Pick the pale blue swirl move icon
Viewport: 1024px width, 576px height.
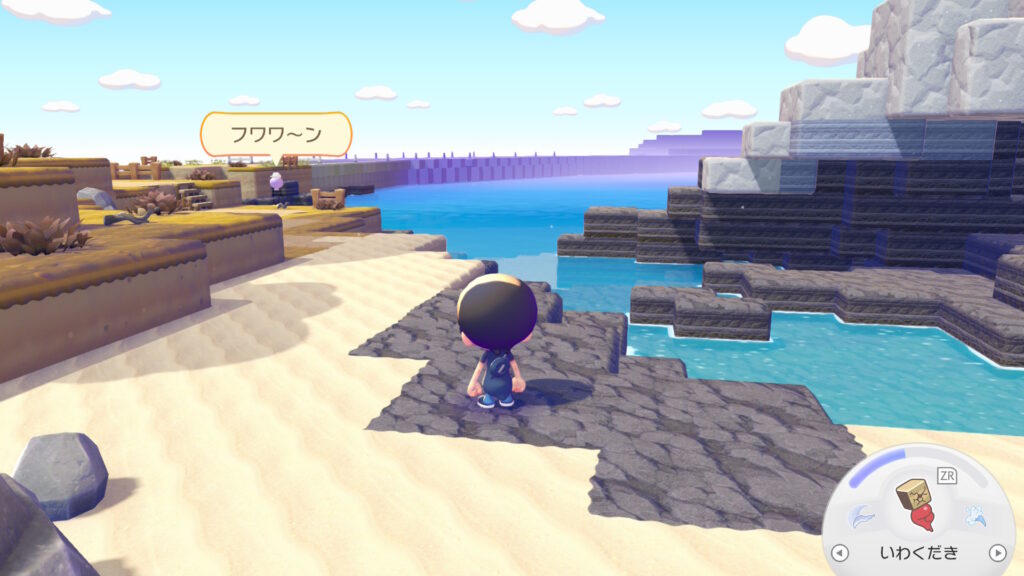point(860,516)
